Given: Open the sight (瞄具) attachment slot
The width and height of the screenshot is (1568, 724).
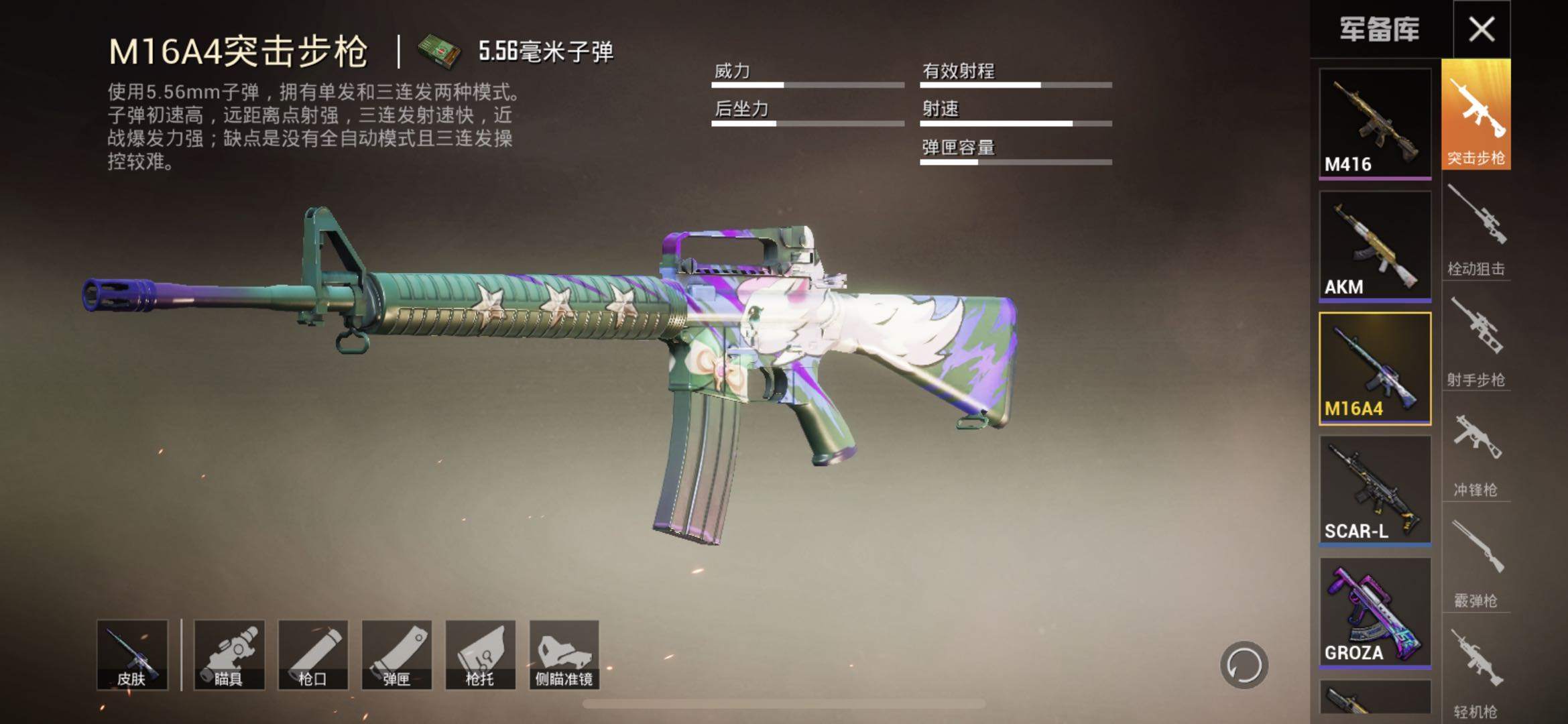Looking at the screenshot, I should [x=229, y=655].
